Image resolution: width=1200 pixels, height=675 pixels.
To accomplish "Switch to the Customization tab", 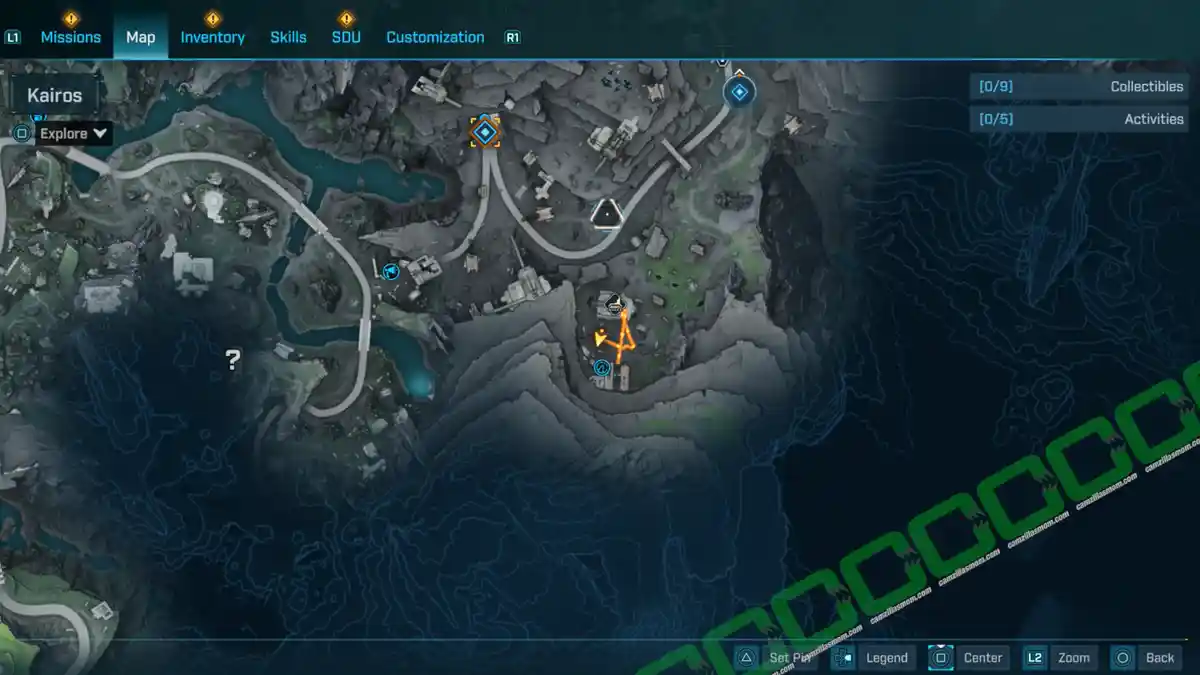I will (435, 37).
